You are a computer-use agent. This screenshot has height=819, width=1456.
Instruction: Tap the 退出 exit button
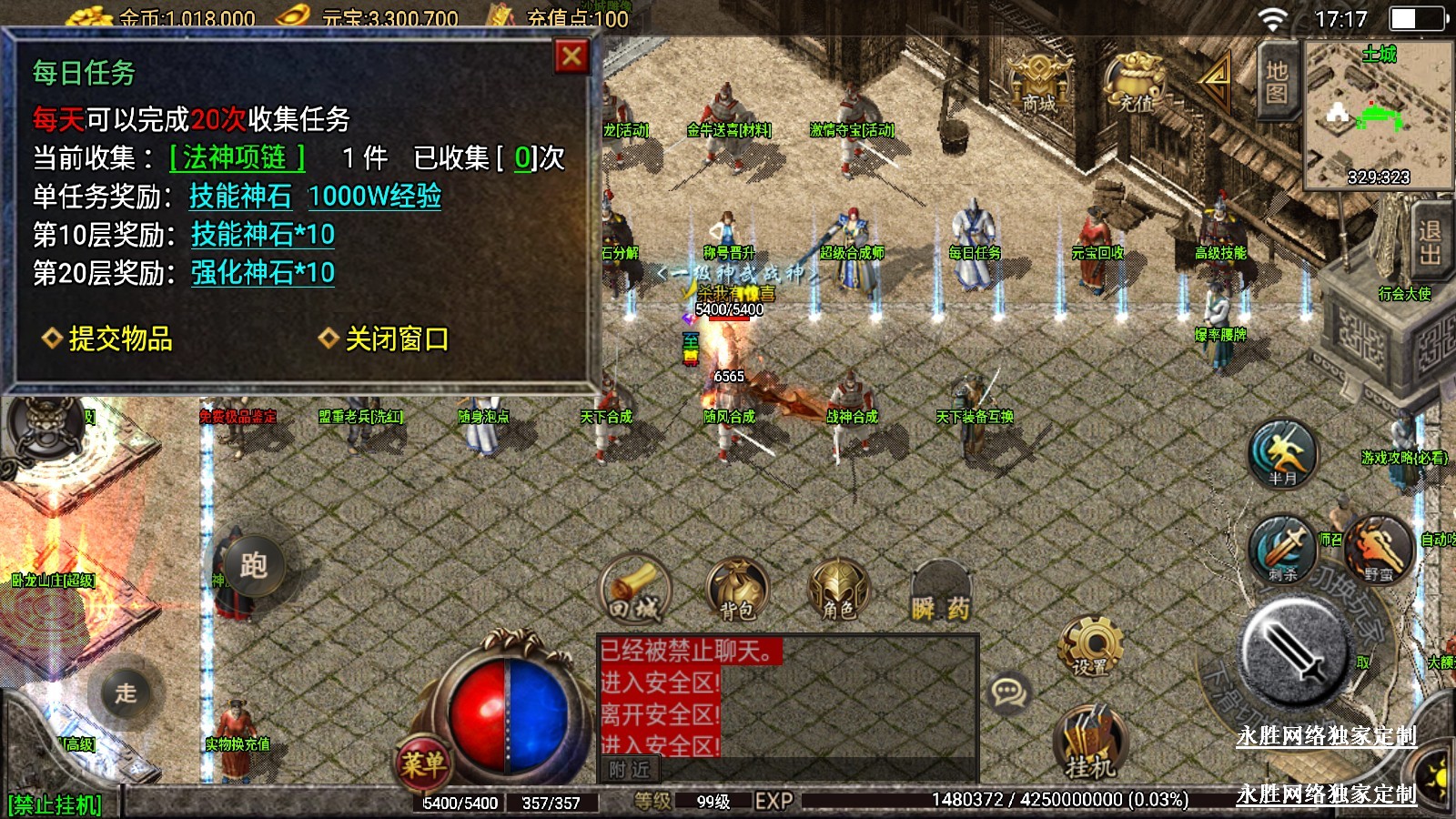click(x=1431, y=243)
